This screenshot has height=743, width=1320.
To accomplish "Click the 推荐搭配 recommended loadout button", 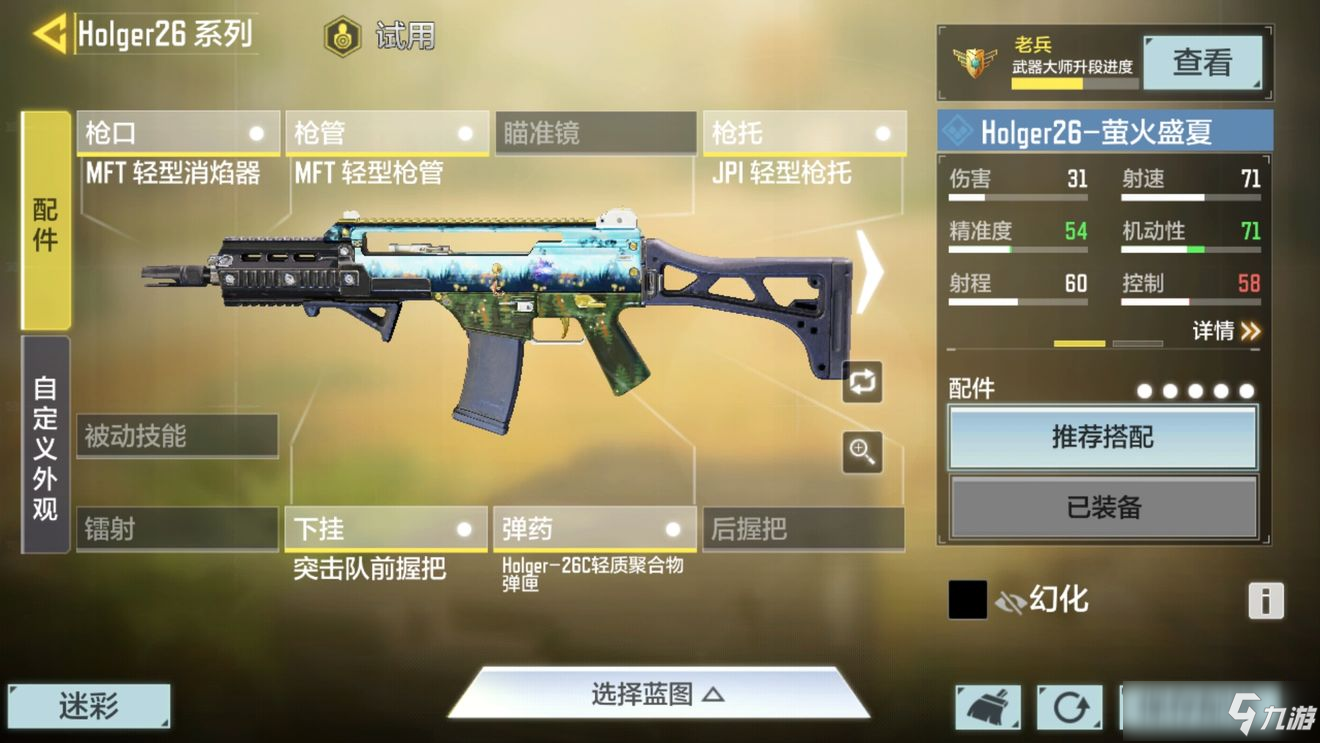I will click(1102, 437).
